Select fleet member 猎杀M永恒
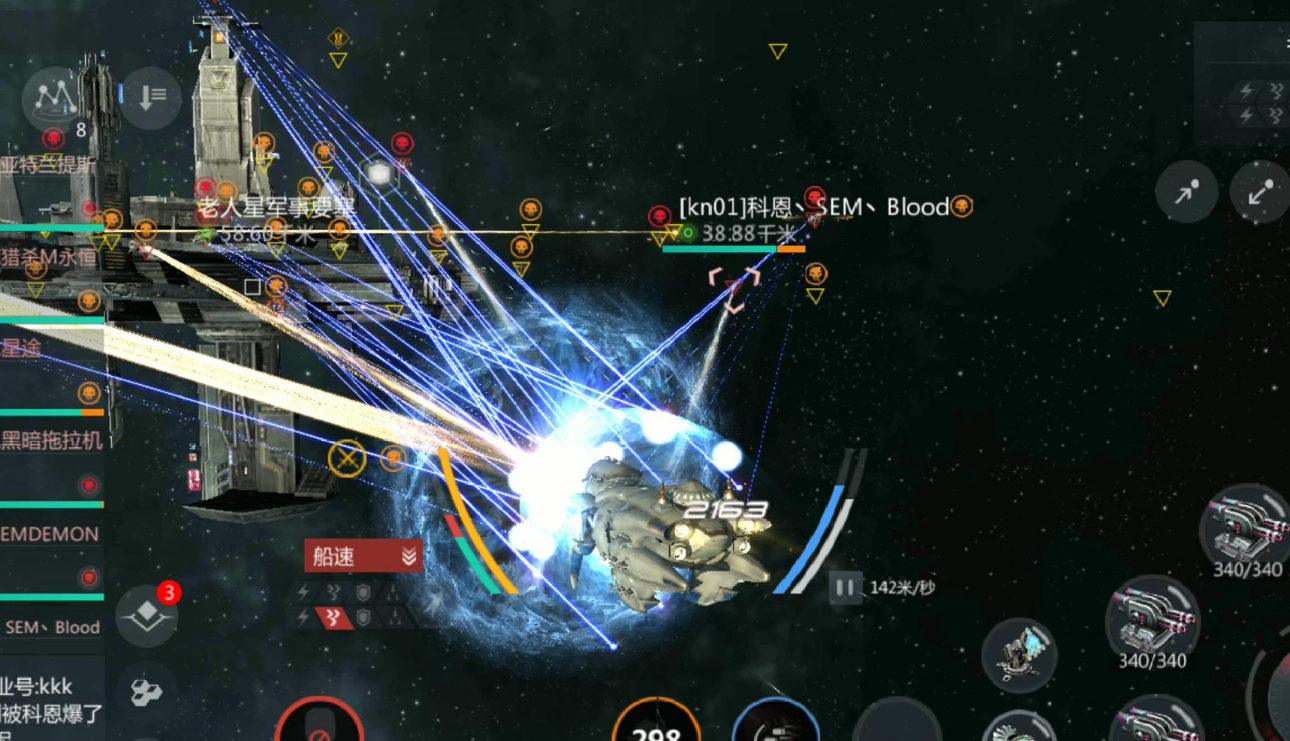This screenshot has width=1290, height=741. pyautogui.click(x=50, y=257)
